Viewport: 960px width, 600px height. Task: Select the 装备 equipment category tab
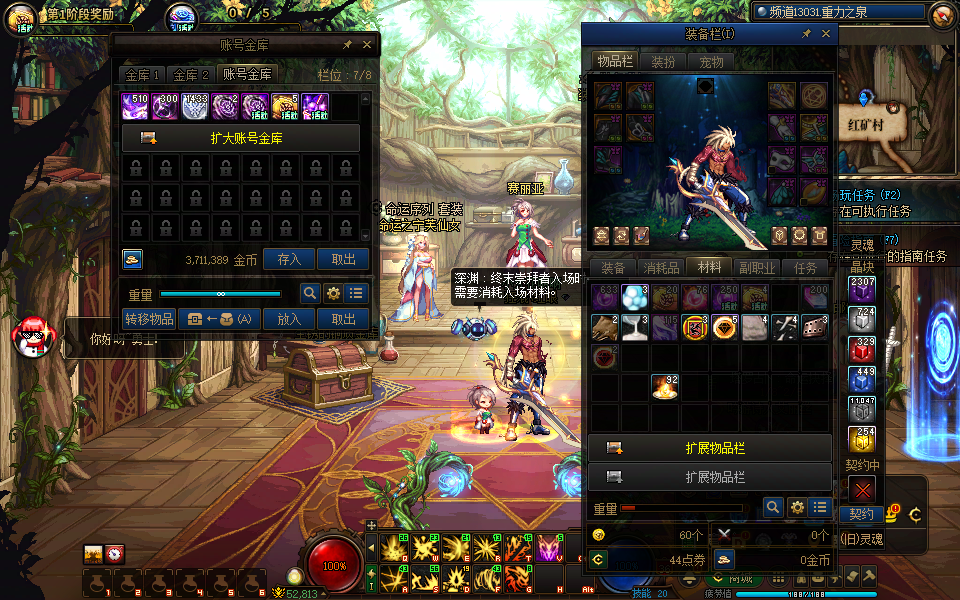[x=612, y=268]
